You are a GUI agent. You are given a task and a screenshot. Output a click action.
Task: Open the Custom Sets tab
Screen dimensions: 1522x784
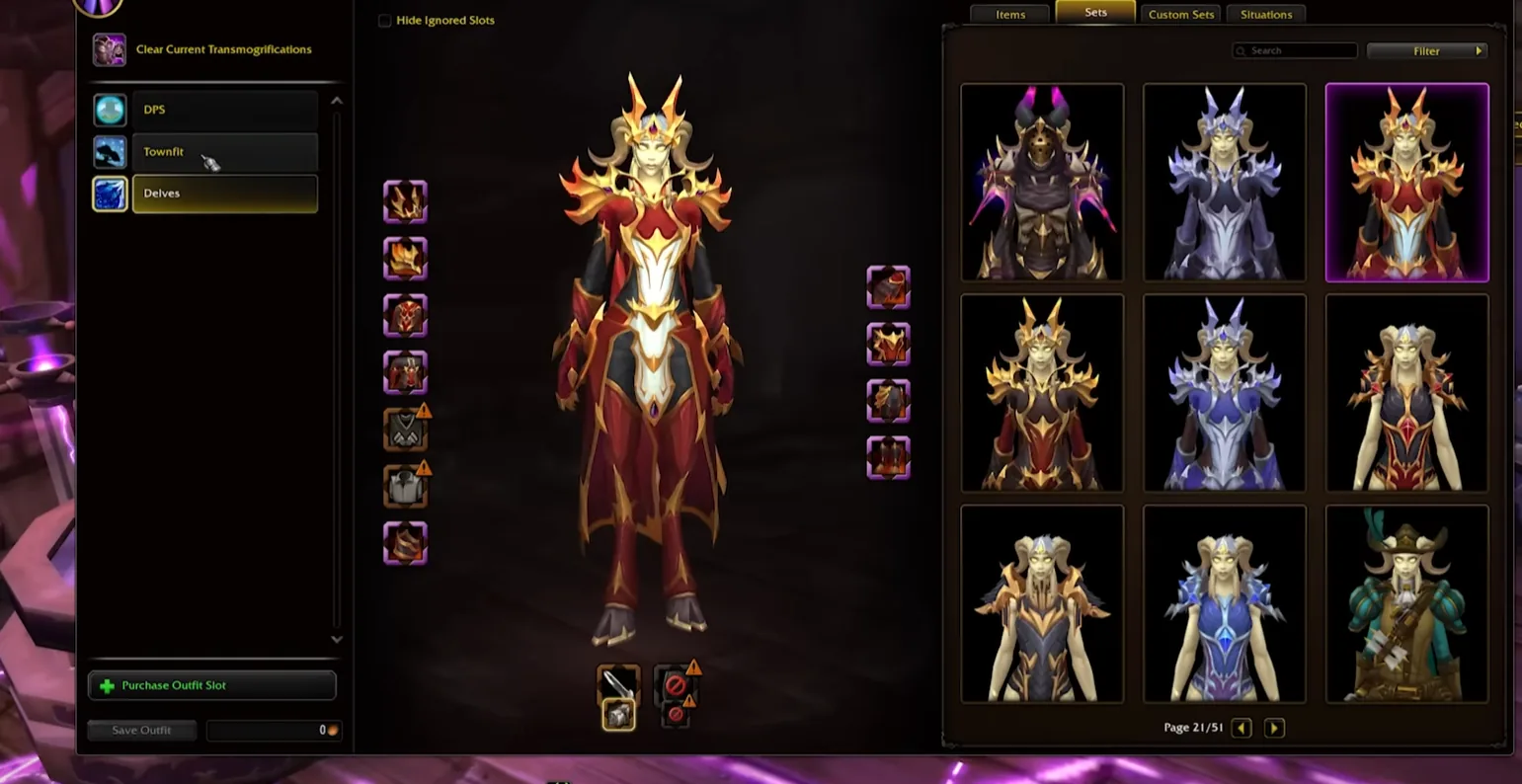pos(1181,15)
